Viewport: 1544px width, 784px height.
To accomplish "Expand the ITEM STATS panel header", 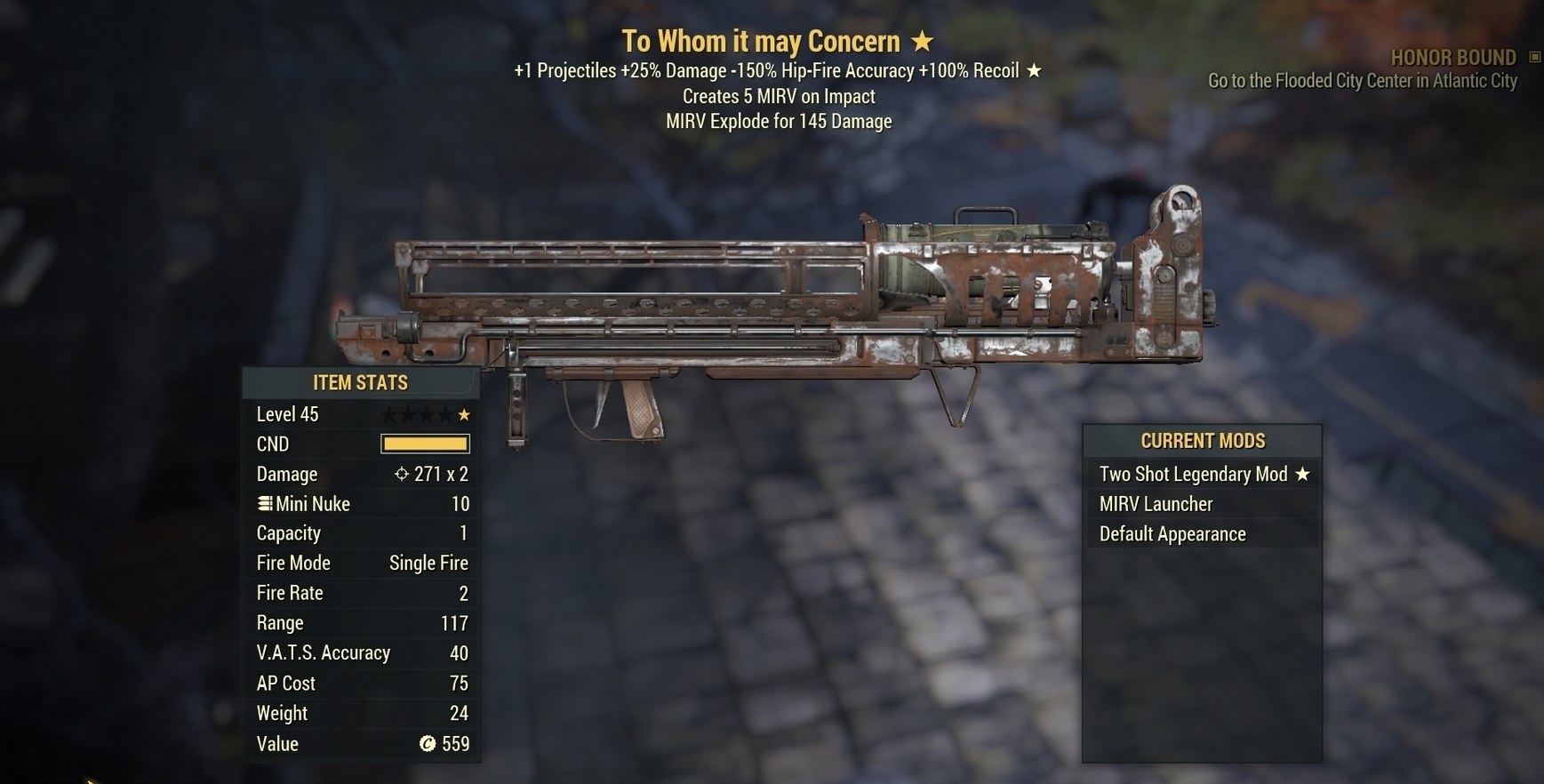I will point(360,382).
